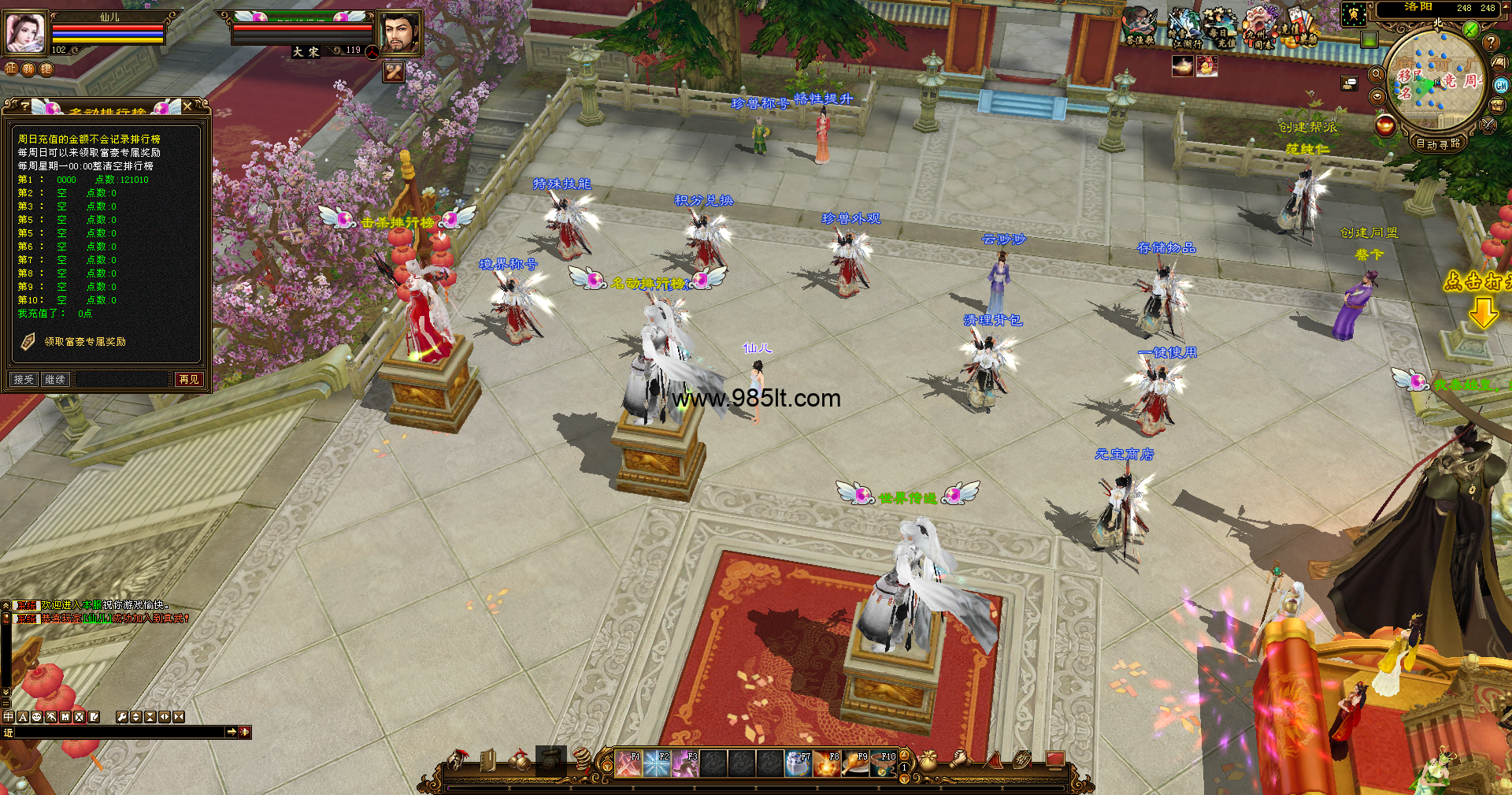Click the bearded target NPC portrait
The image size is (1512, 795).
399,33
